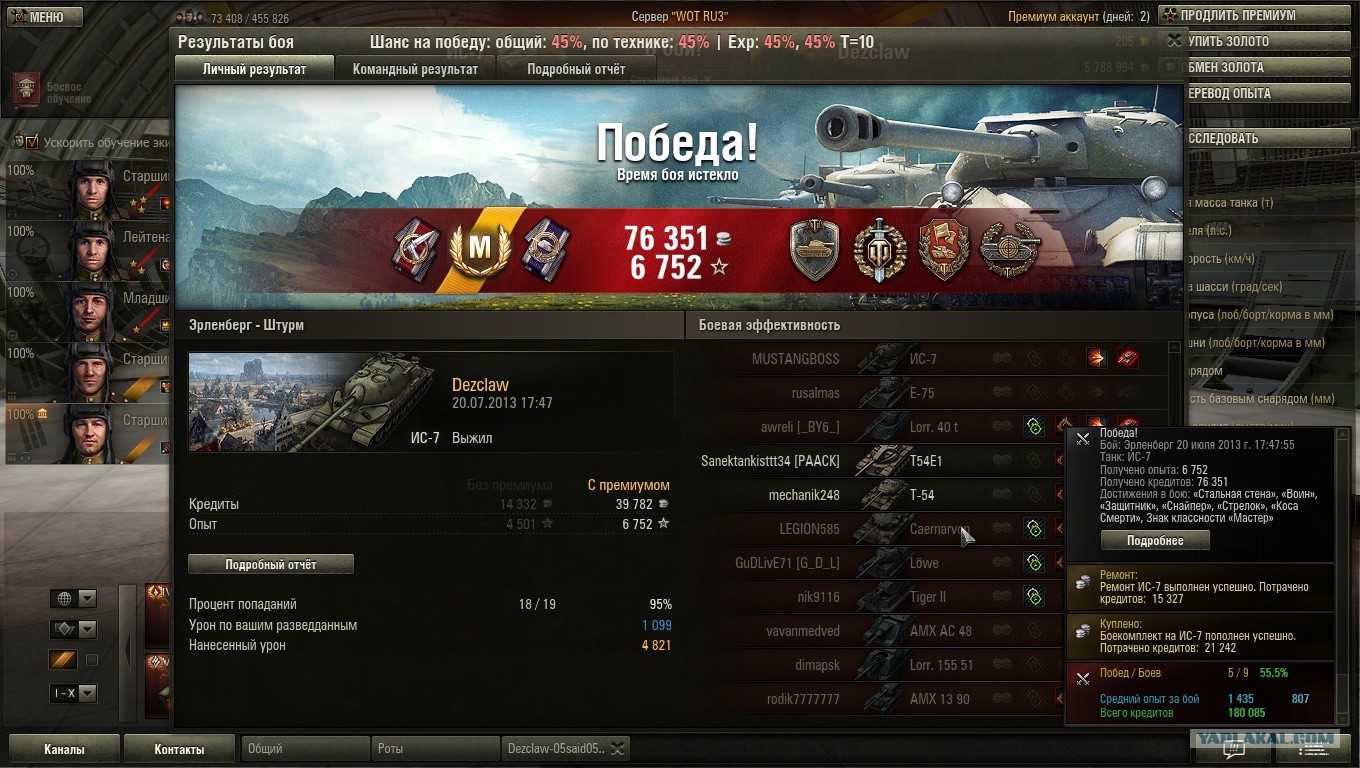Screen dimensions: 1360x768
Task: Open the Каналы chat channels
Action: (64, 749)
